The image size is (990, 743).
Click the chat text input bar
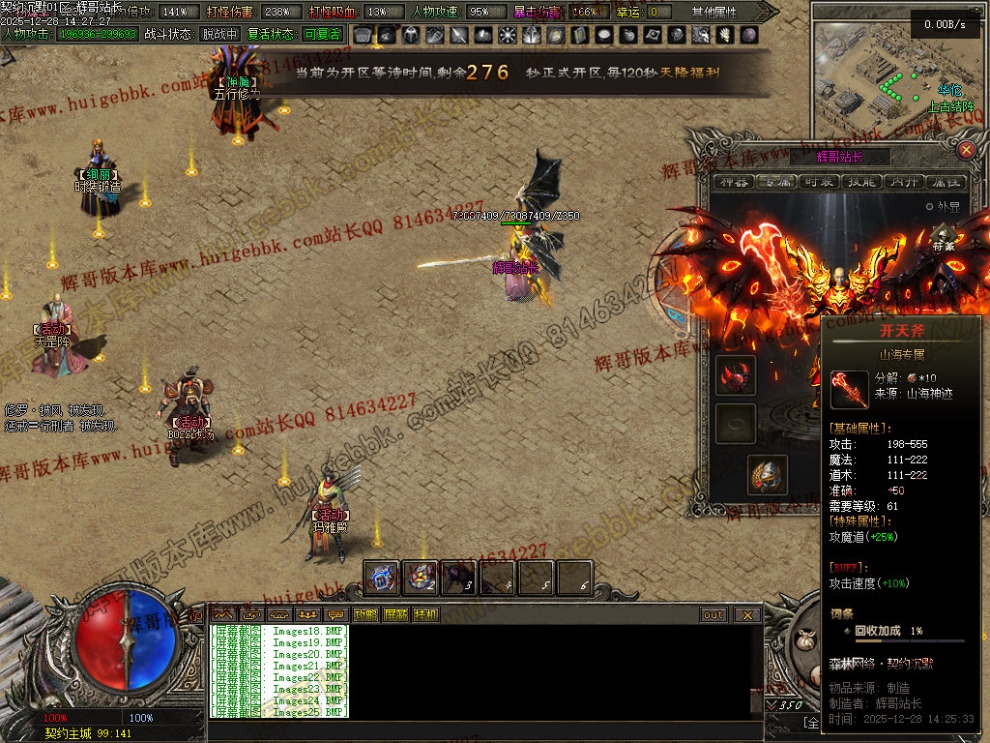point(480,730)
